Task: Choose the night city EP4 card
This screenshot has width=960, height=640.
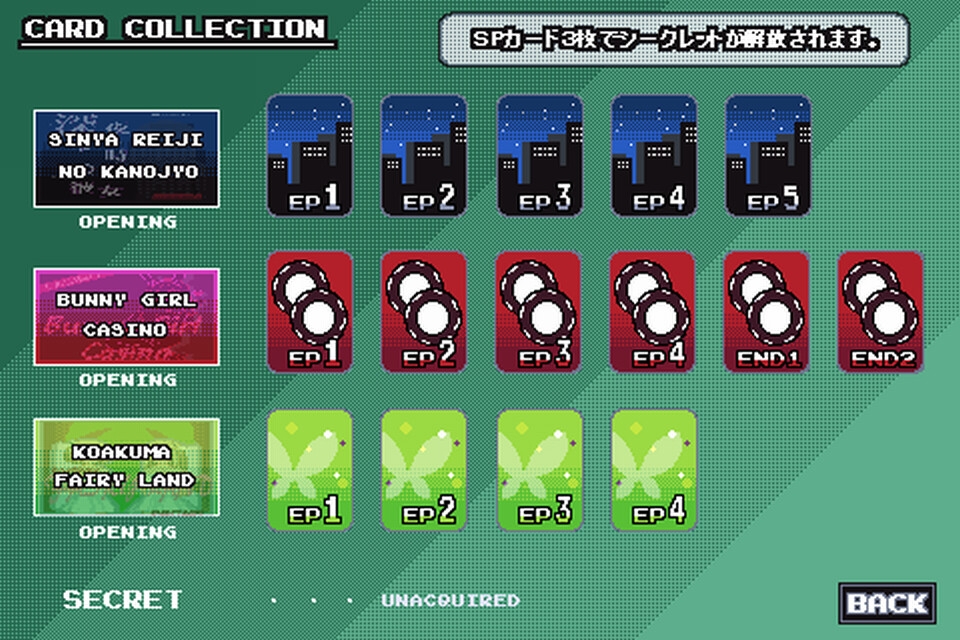Action: click(x=654, y=155)
